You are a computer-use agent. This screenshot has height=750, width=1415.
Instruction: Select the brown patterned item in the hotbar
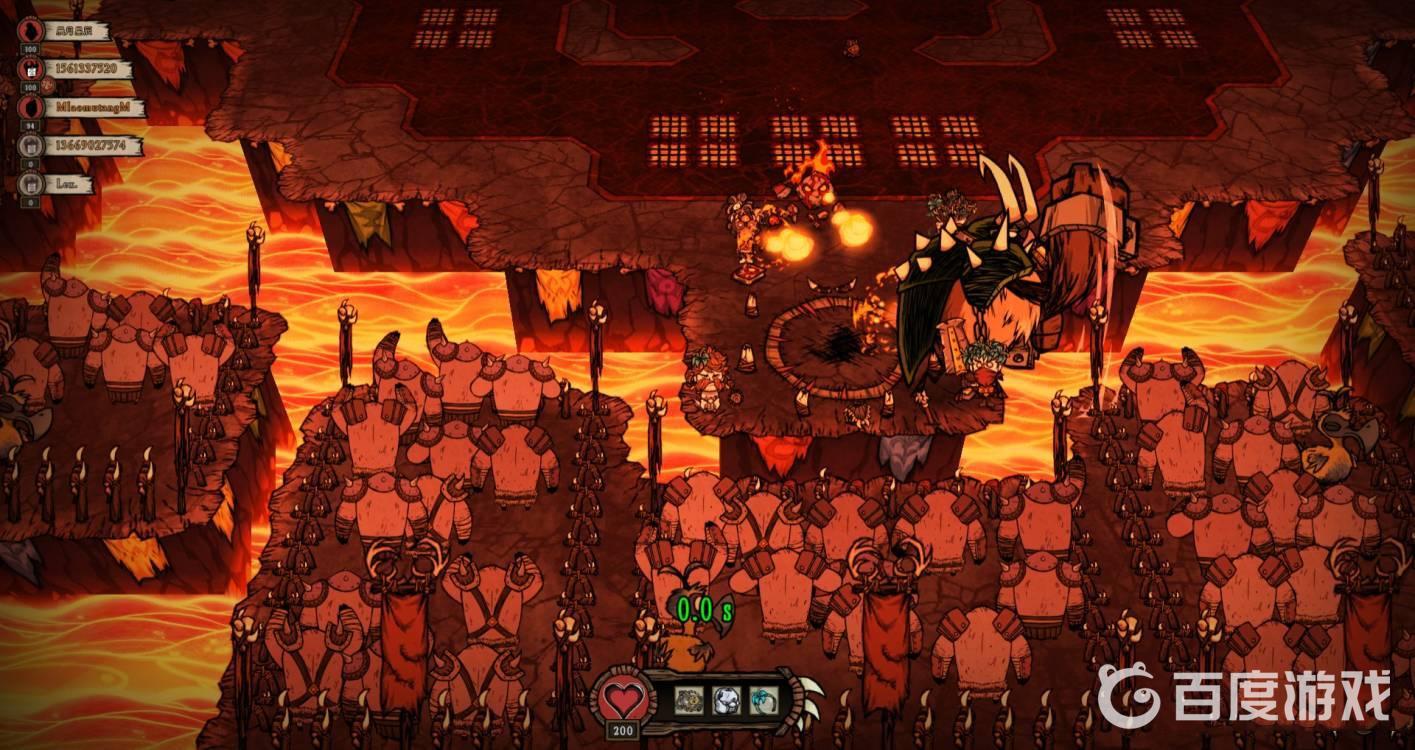[689, 699]
